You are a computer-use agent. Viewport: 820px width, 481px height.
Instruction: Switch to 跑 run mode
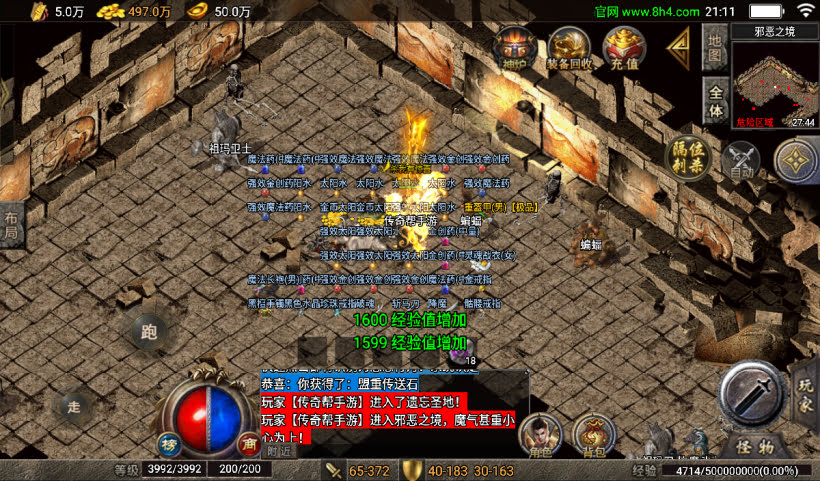pyautogui.click(x=150, y=331)
